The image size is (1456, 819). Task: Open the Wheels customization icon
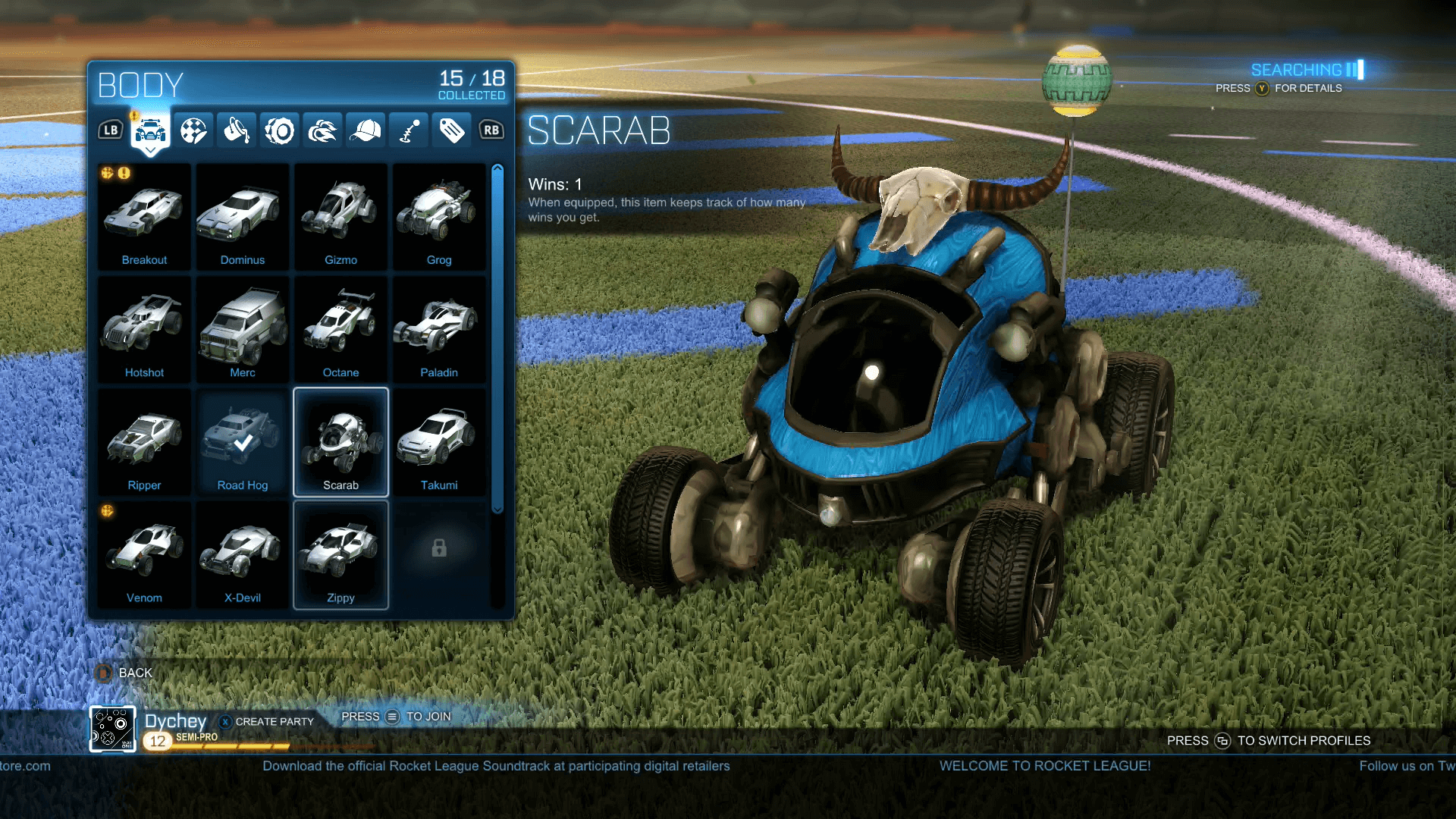279,130
